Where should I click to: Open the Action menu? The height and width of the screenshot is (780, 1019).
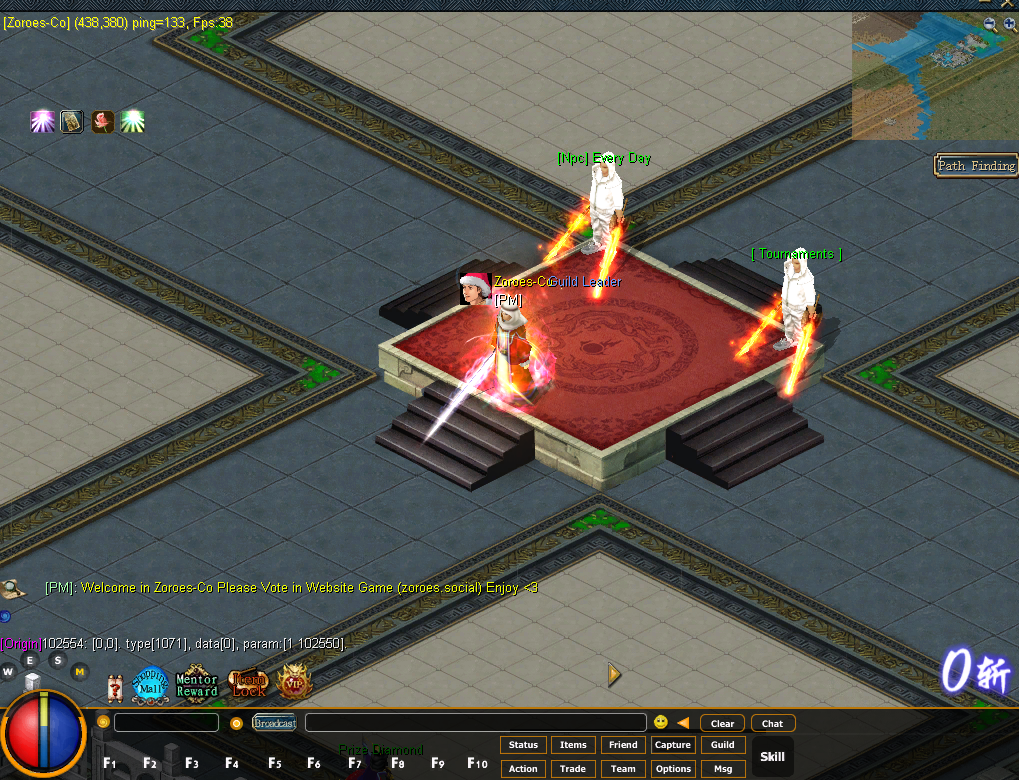(x=523, y=769)
